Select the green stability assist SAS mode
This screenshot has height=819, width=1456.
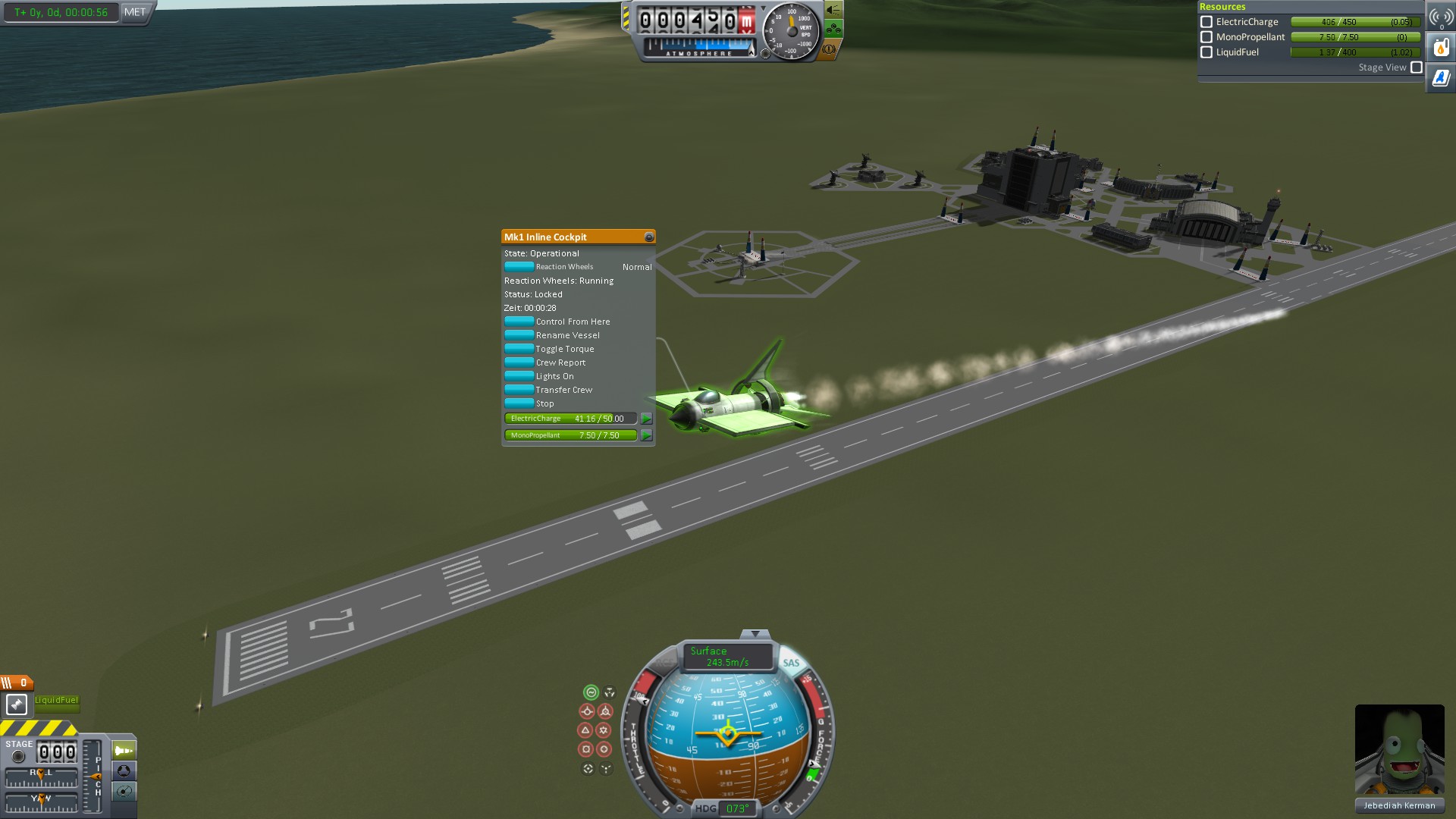pos(591,692)
